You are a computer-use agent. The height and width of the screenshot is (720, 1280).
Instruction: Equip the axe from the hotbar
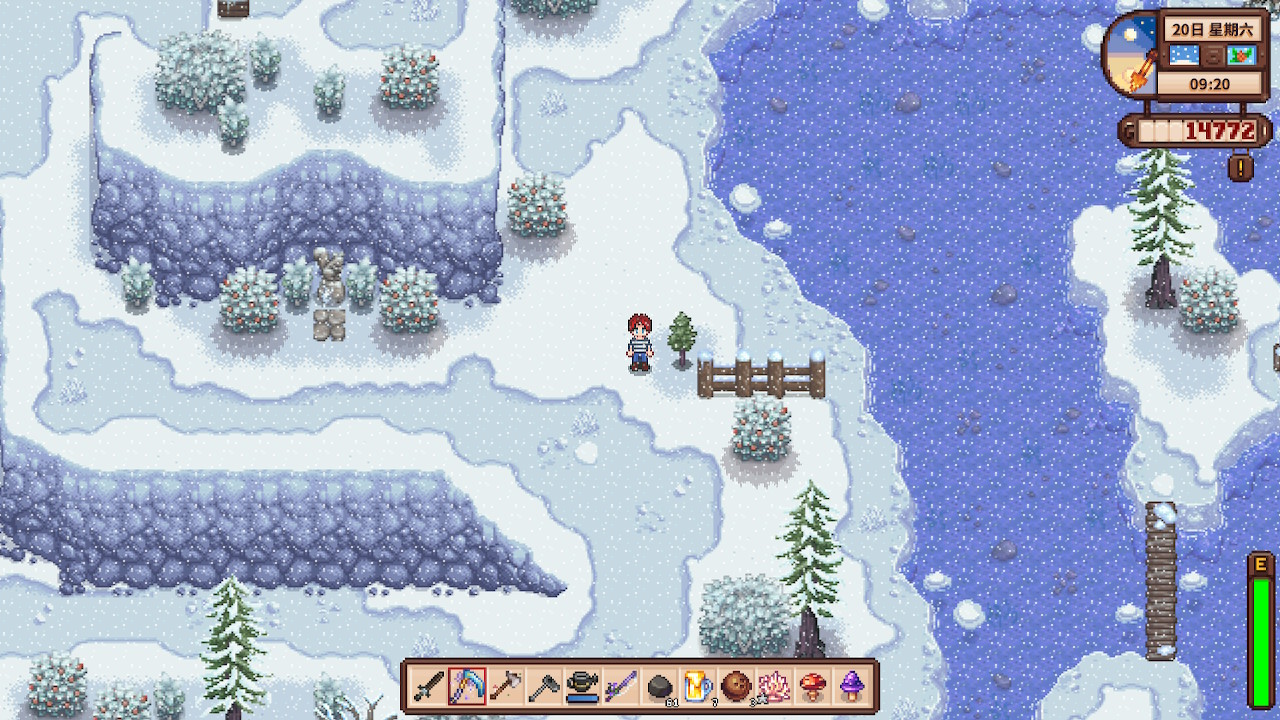pyautogui.click(x=544, y=686)
